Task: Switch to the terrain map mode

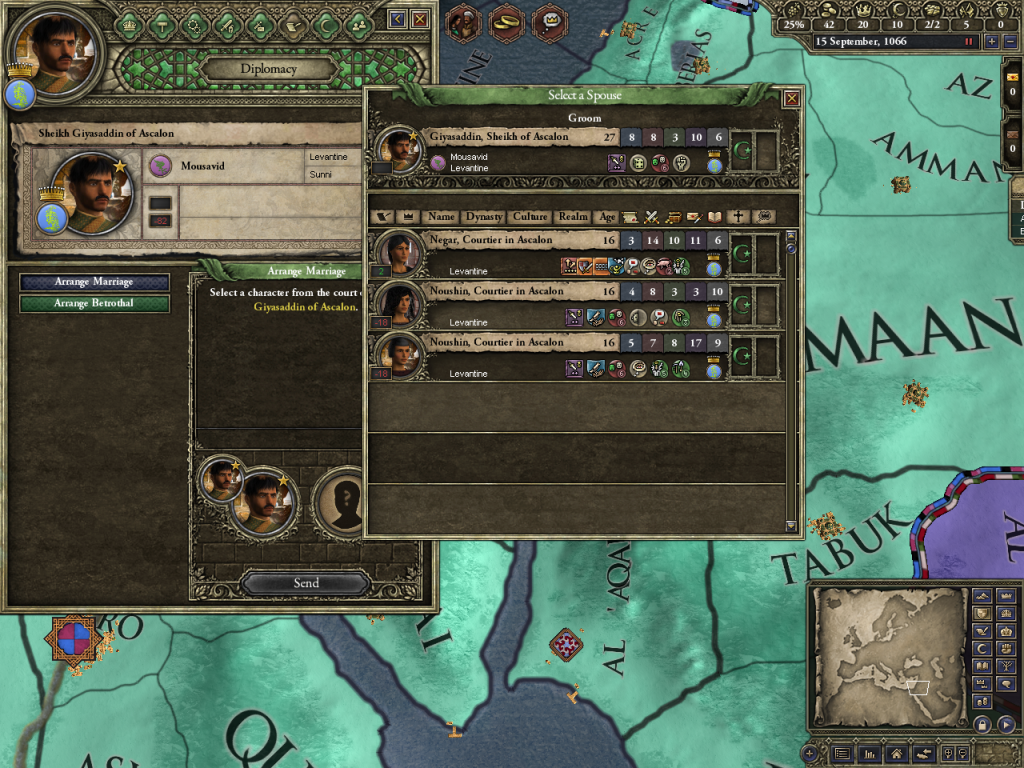Action: point(982,596)
